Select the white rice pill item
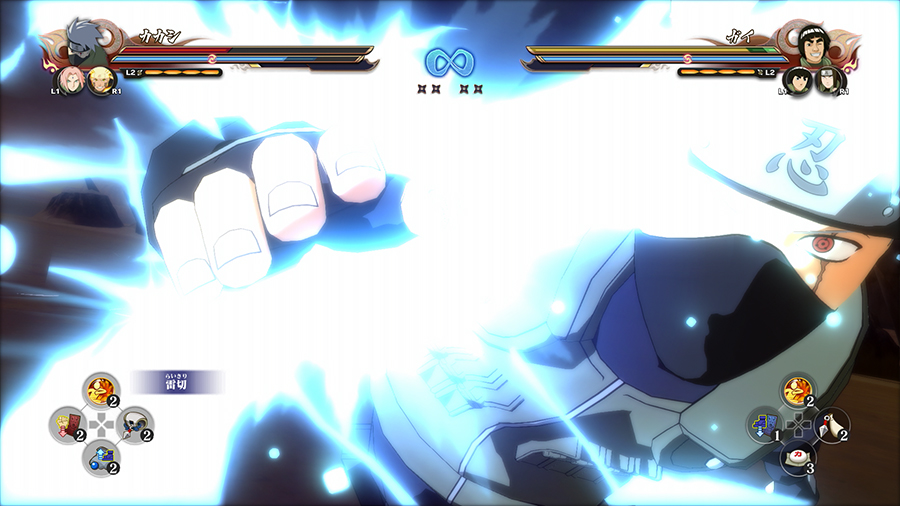 point(797,458)
